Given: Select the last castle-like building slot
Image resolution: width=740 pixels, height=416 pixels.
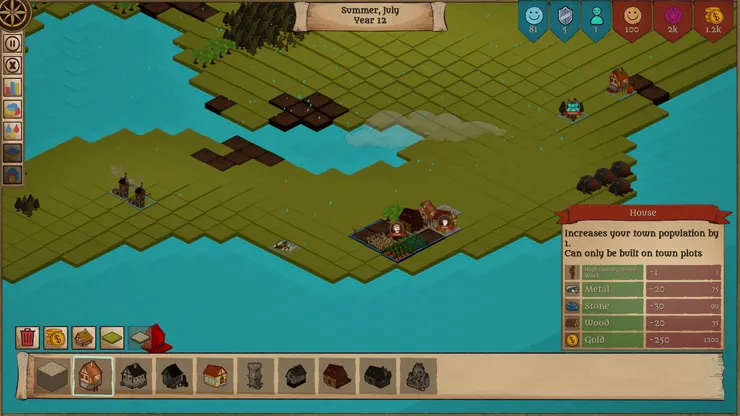Looking at the screenshot, I should (419, 376).
